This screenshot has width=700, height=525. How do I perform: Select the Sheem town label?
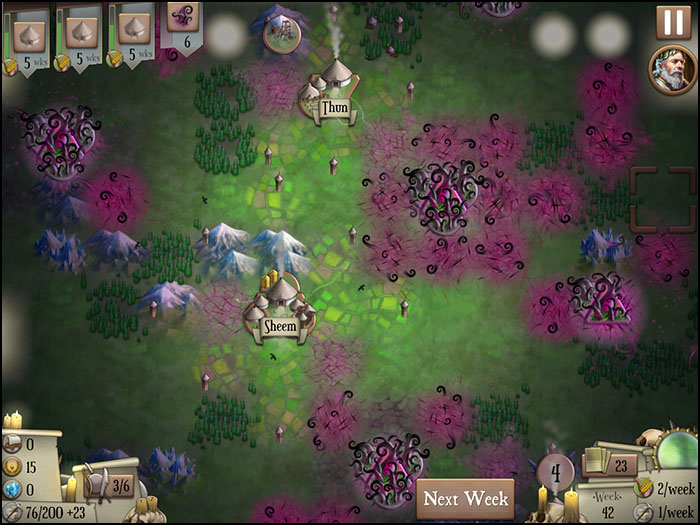point(279,326)
